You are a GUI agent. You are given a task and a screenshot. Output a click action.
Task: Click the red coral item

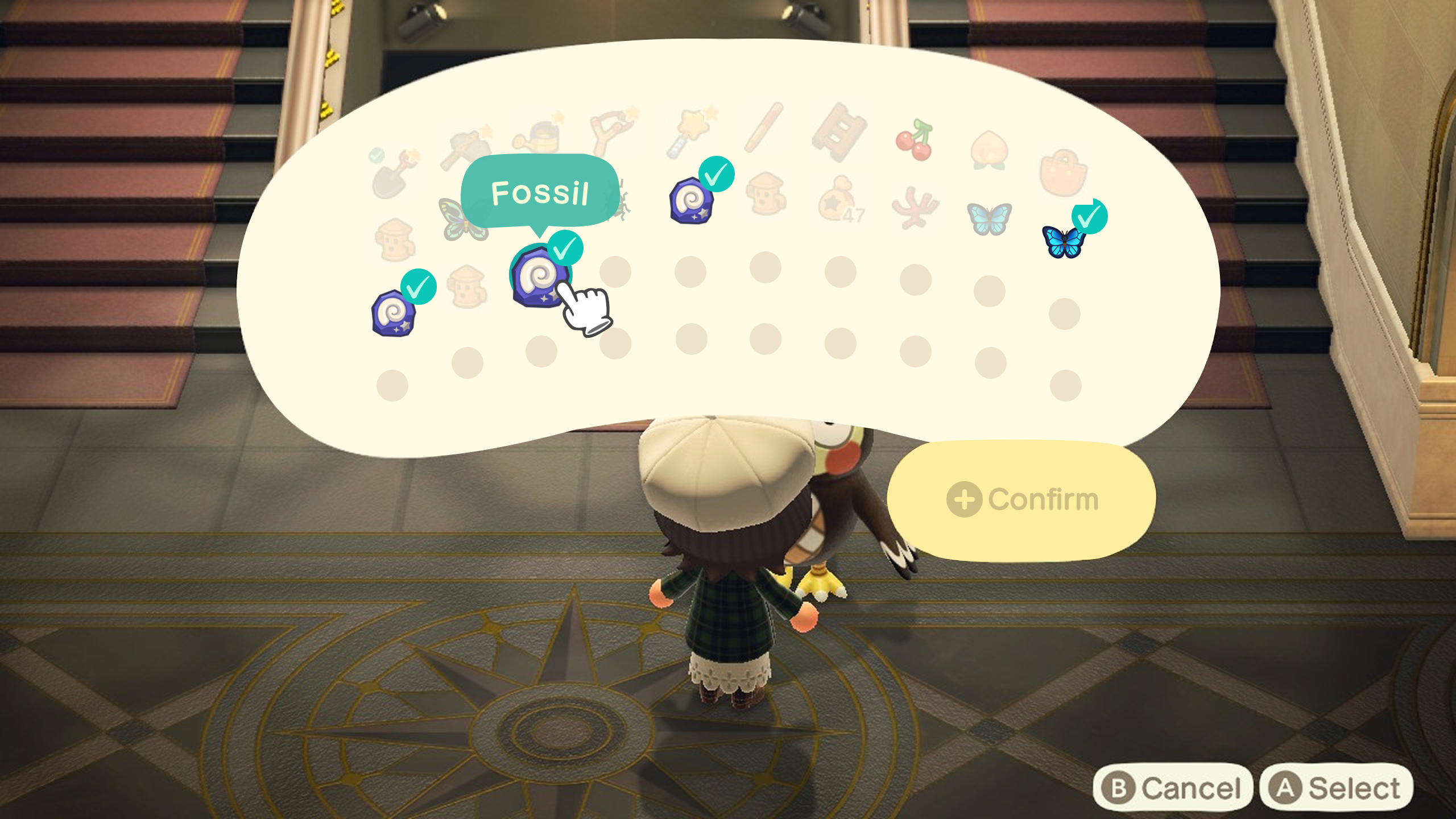click(914, 208)
